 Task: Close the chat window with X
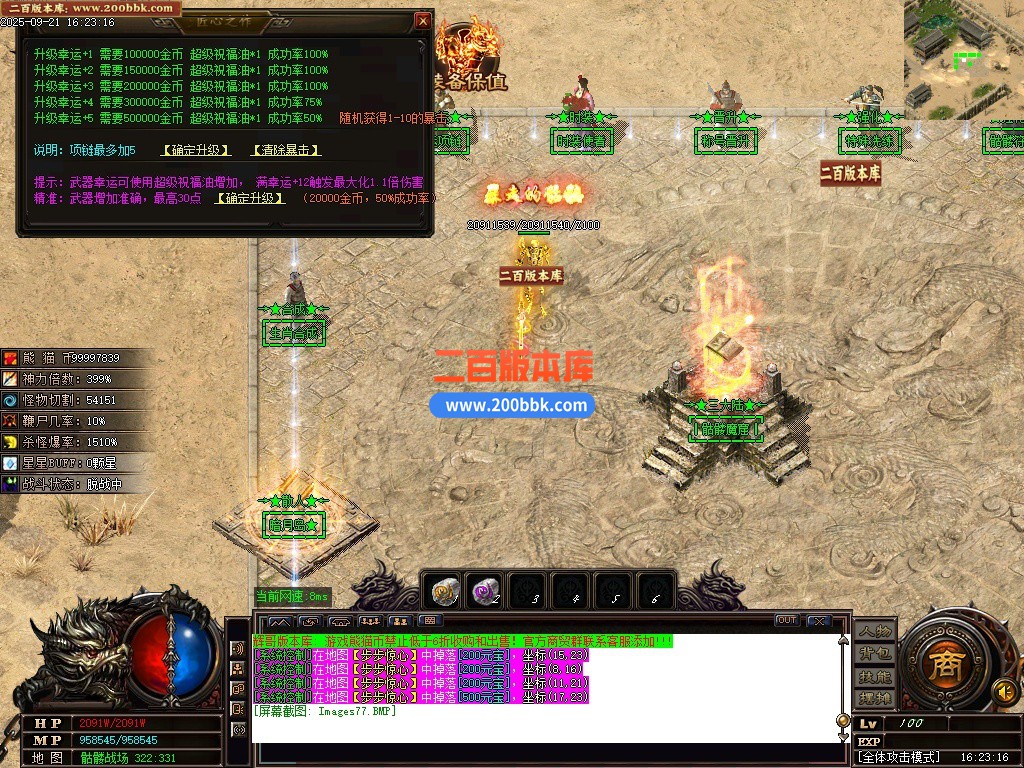819,621
